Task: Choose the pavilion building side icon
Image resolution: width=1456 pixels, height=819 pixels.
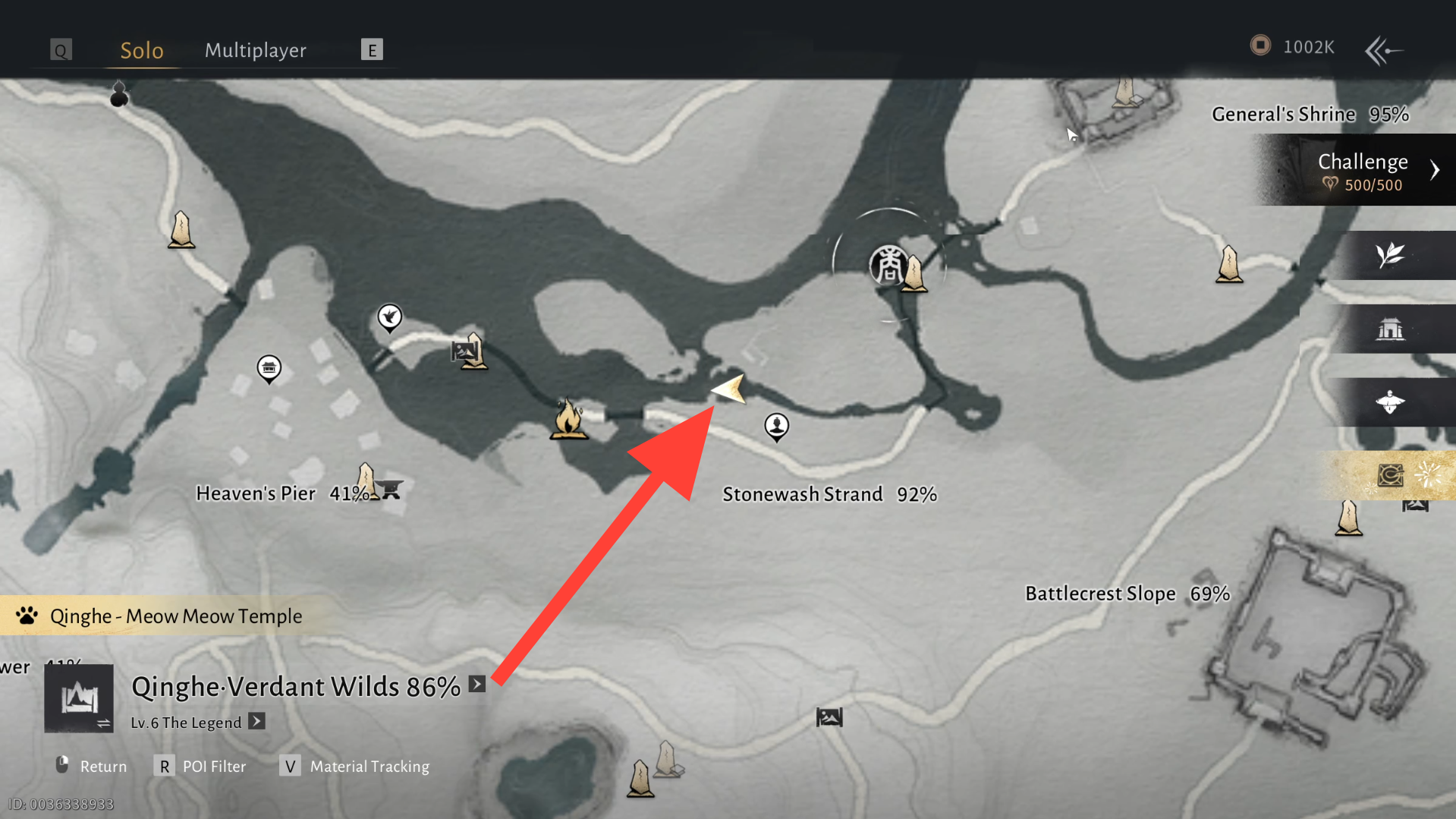Action: tap(1390, 329)
